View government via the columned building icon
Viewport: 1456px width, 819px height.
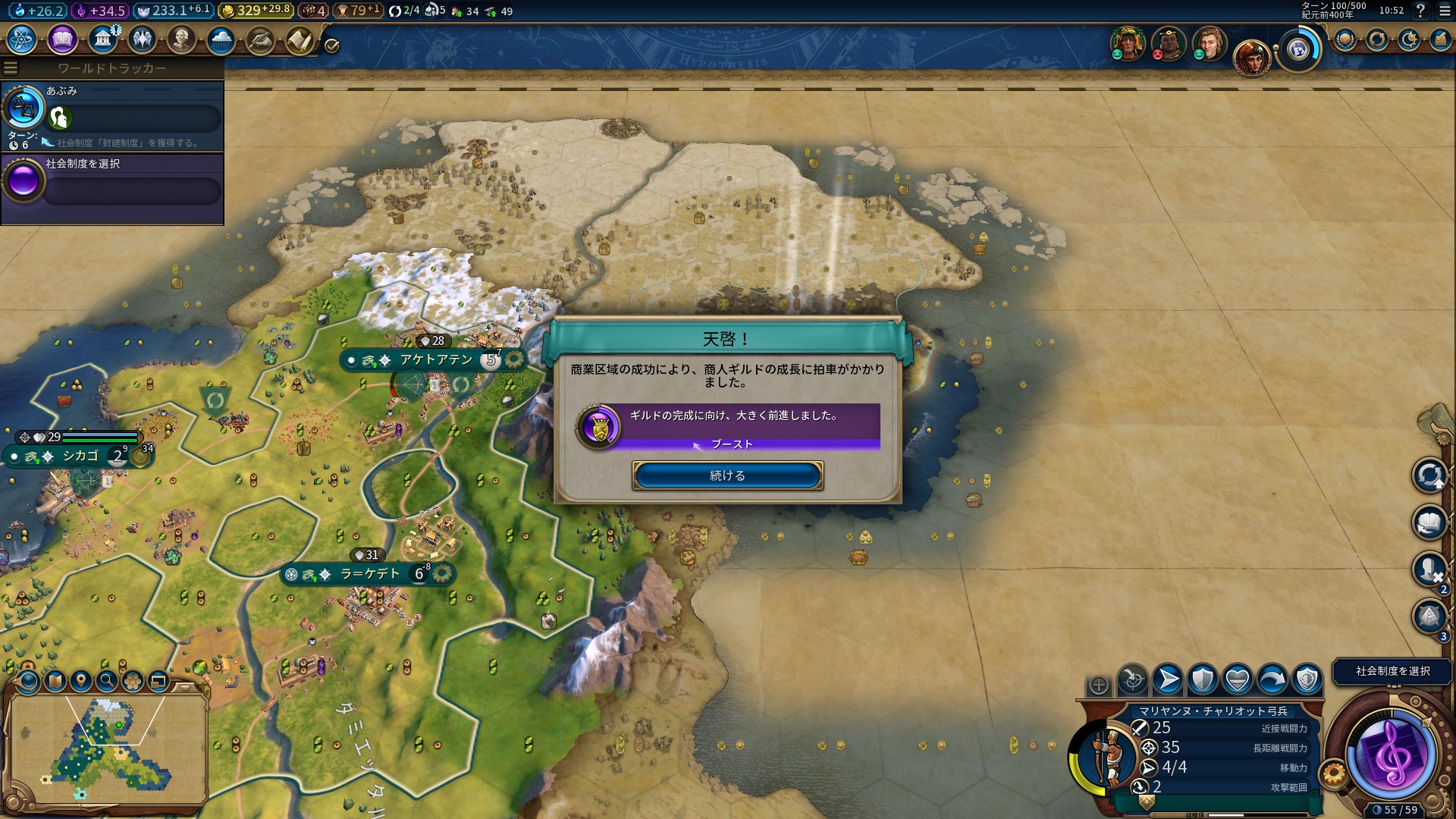(102, 39)
